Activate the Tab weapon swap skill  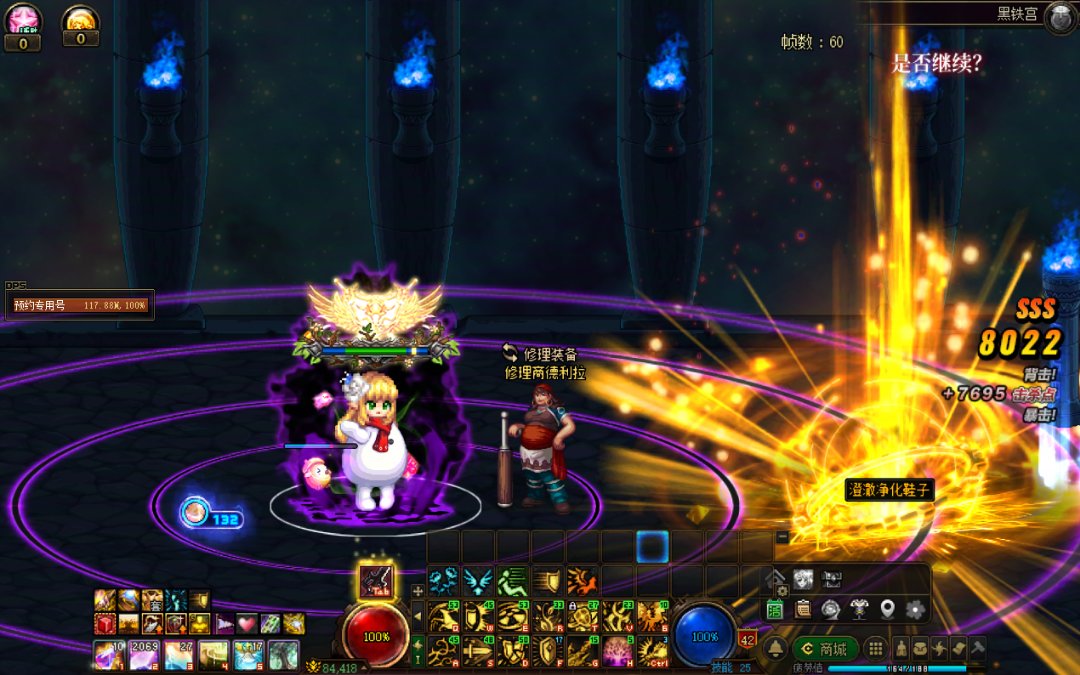point(376,581)
